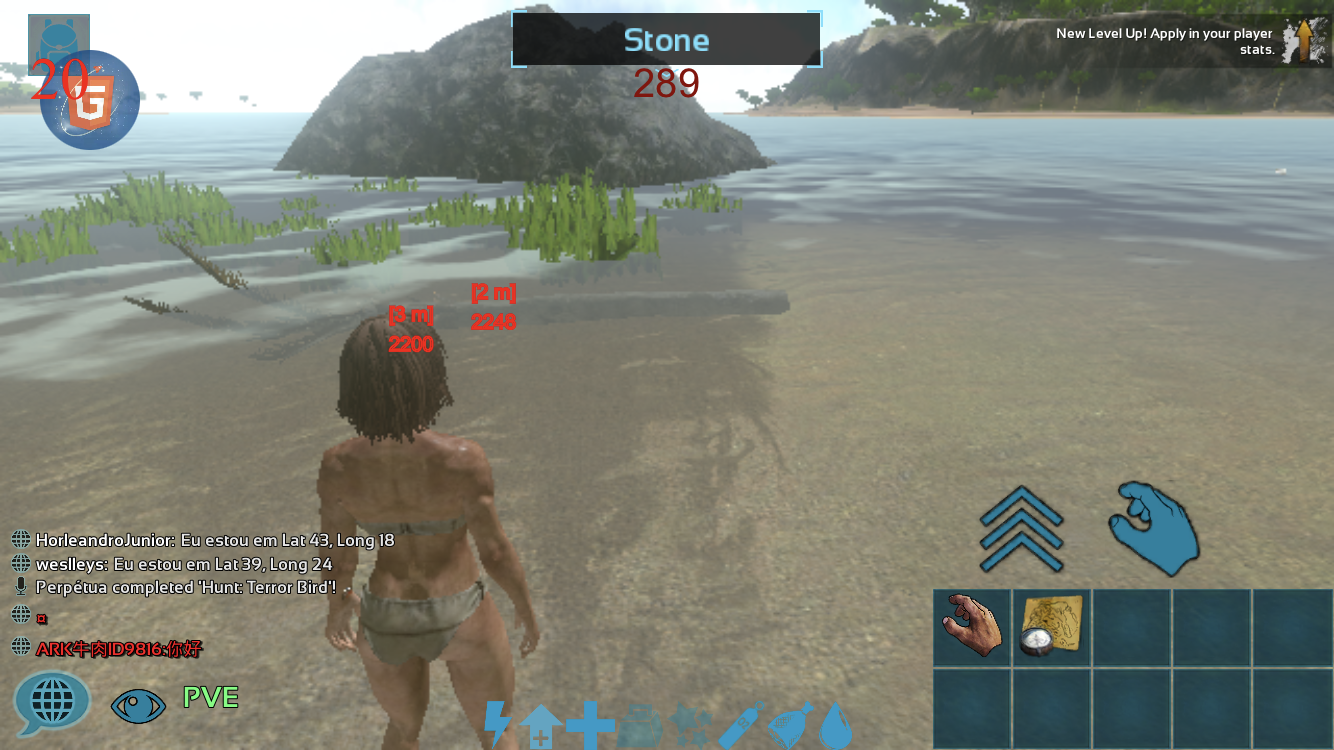Image resolution: width=1334 pixels, height=750 pixels.
Task: Open the chat globe speech bubble
Action: pyautogui.click(x=51, y=702)
